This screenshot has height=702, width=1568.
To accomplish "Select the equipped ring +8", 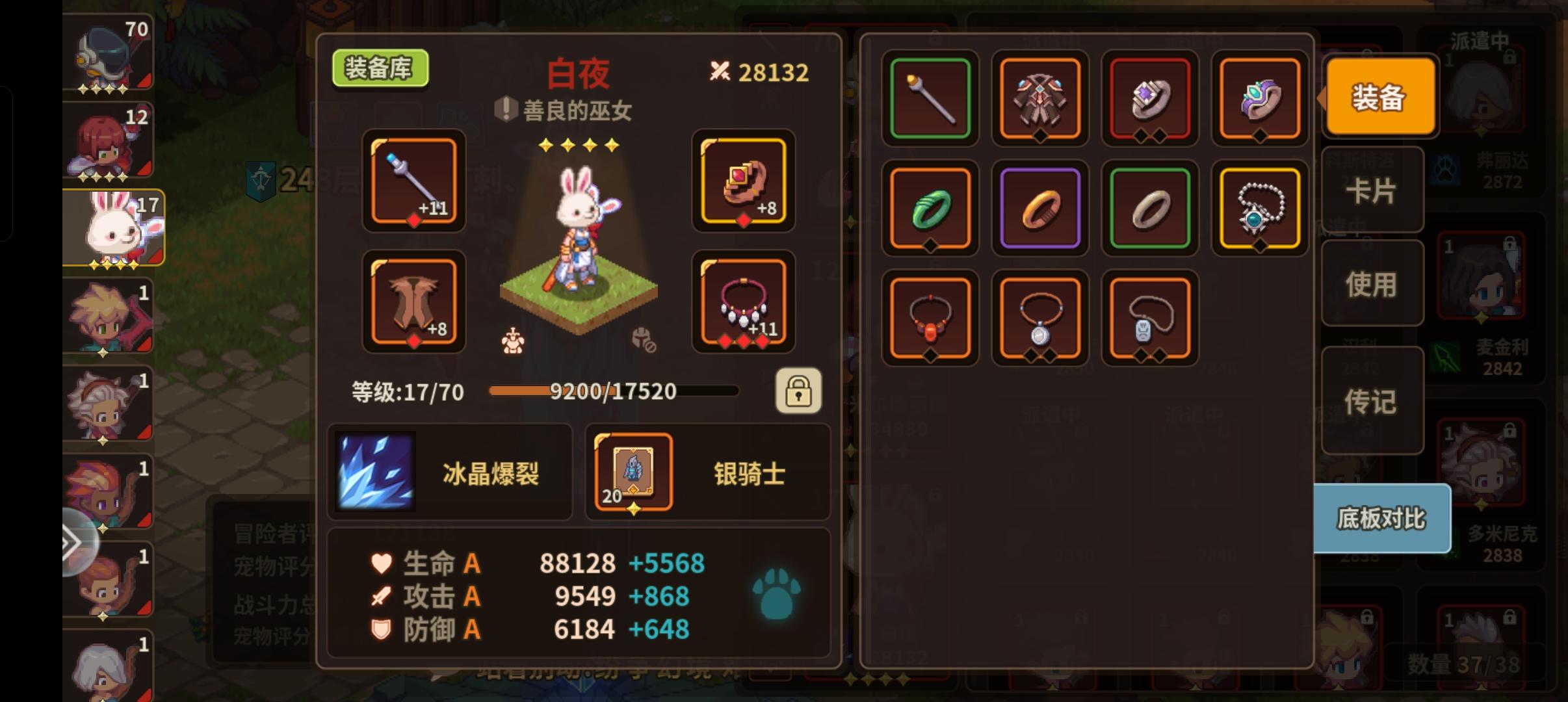I will (742, 183).
